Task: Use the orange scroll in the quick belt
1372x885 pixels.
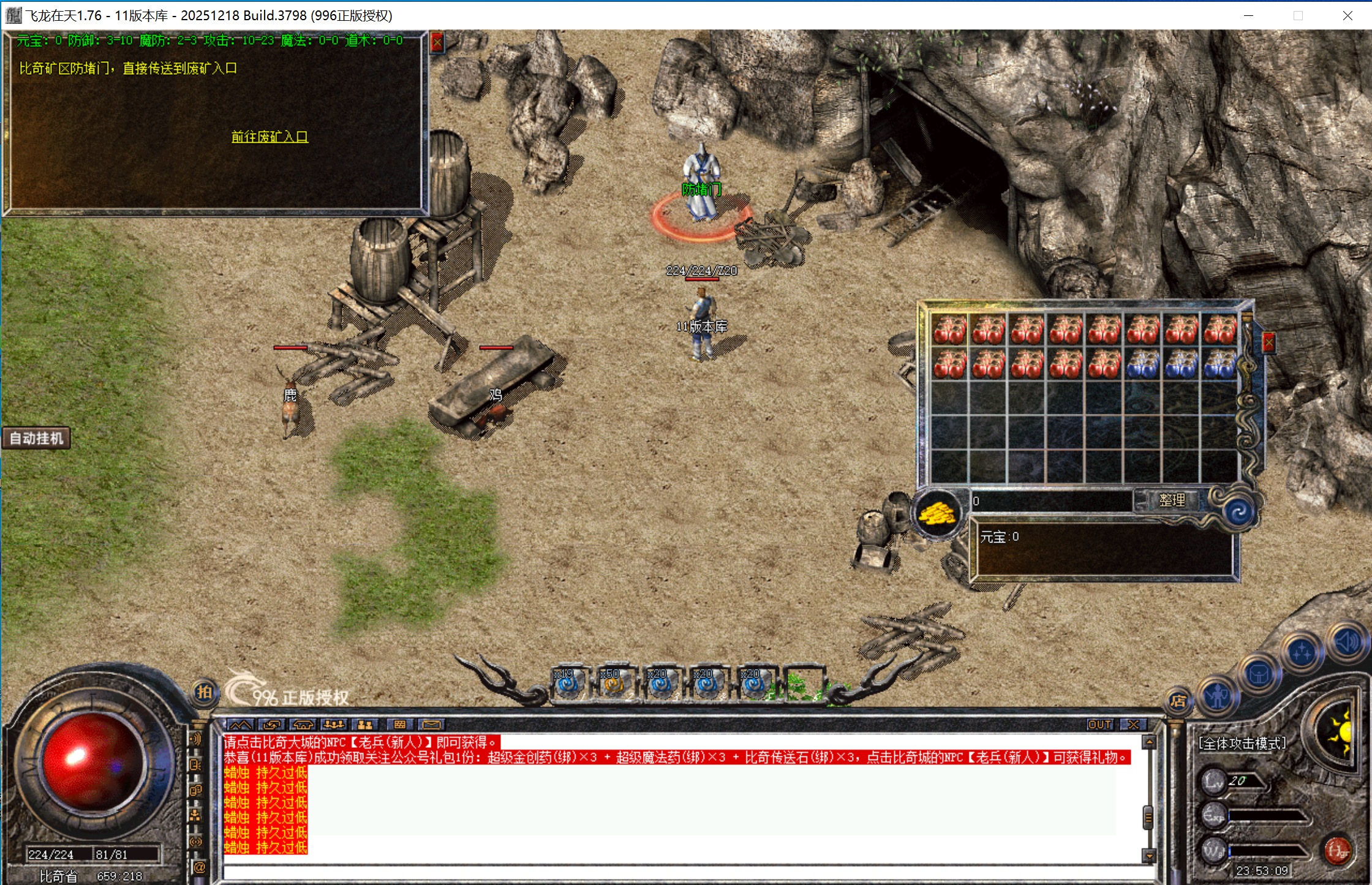Action: (614, 685)
